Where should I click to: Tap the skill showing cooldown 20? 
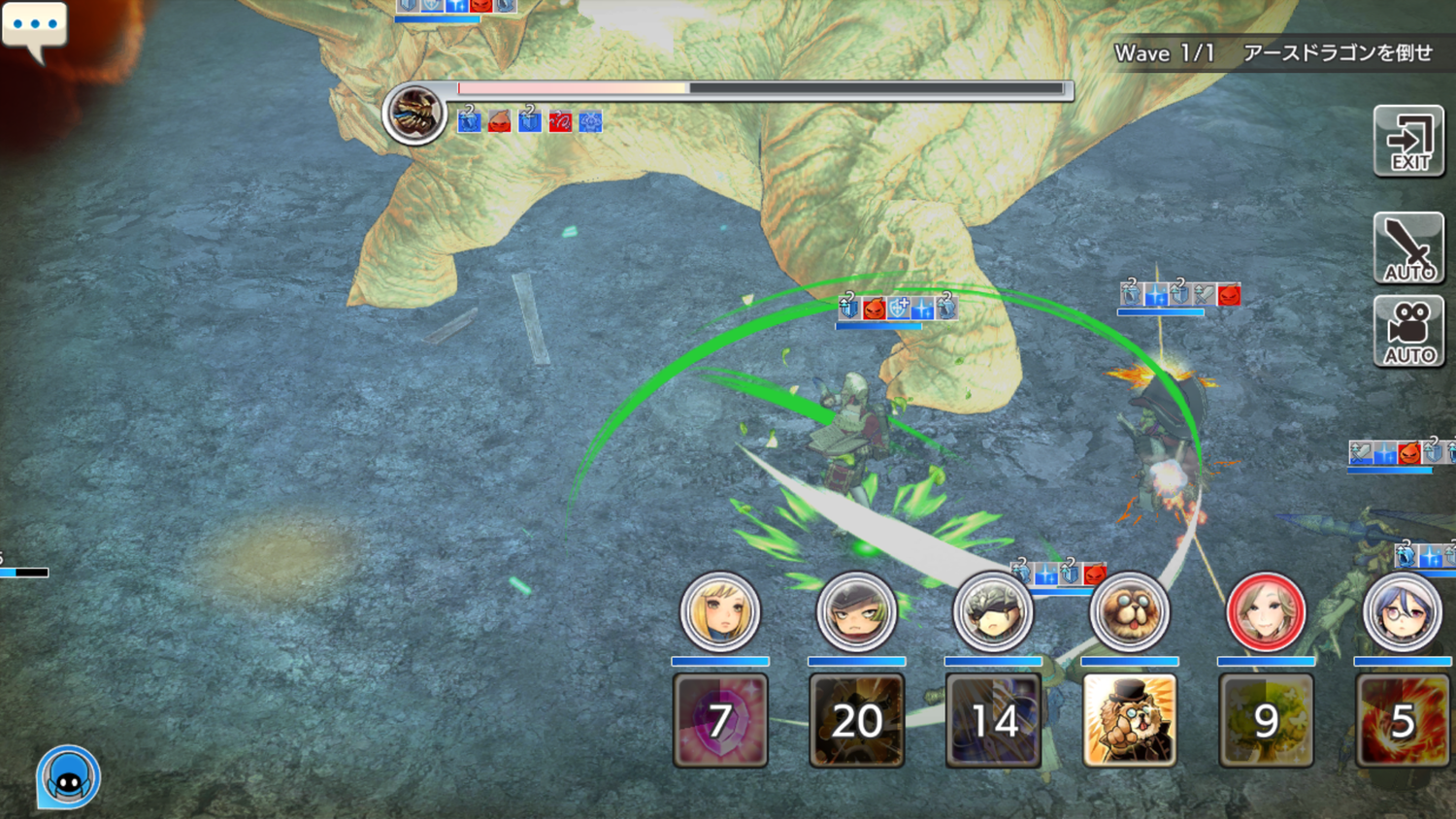click(x=856, y=720)
